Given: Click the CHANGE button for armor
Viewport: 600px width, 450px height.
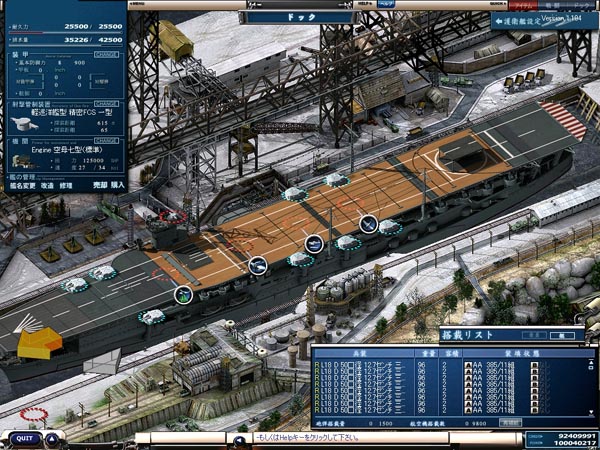Looking at the screenshot, I should (x=106, y=53).
